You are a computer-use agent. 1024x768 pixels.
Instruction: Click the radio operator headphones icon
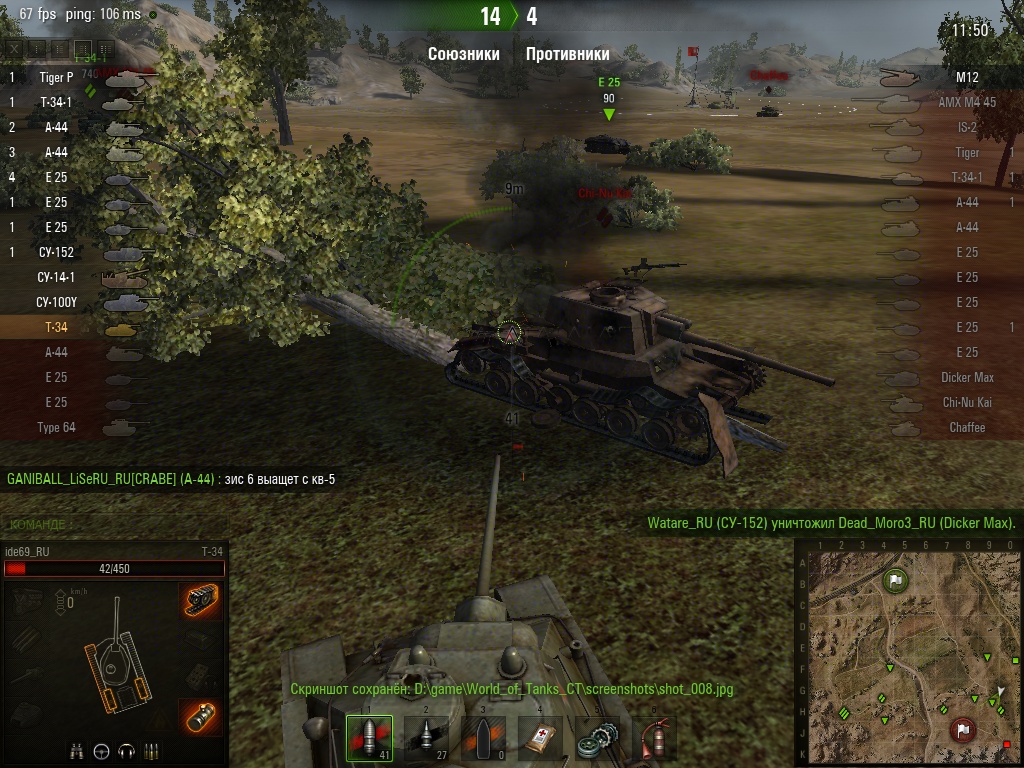[126, 750]
